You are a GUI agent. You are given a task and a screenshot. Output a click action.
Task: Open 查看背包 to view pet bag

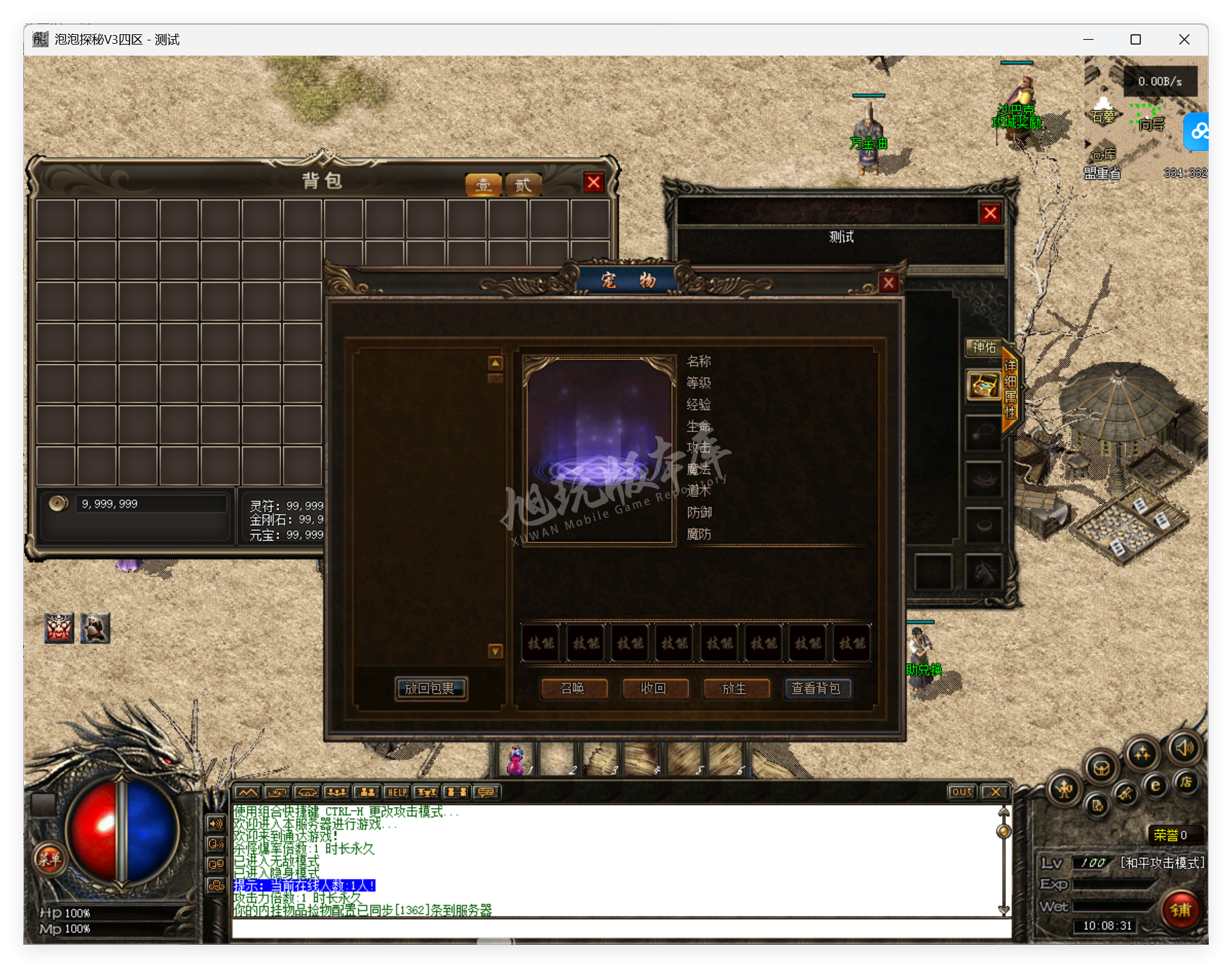[x=817, y=688]
